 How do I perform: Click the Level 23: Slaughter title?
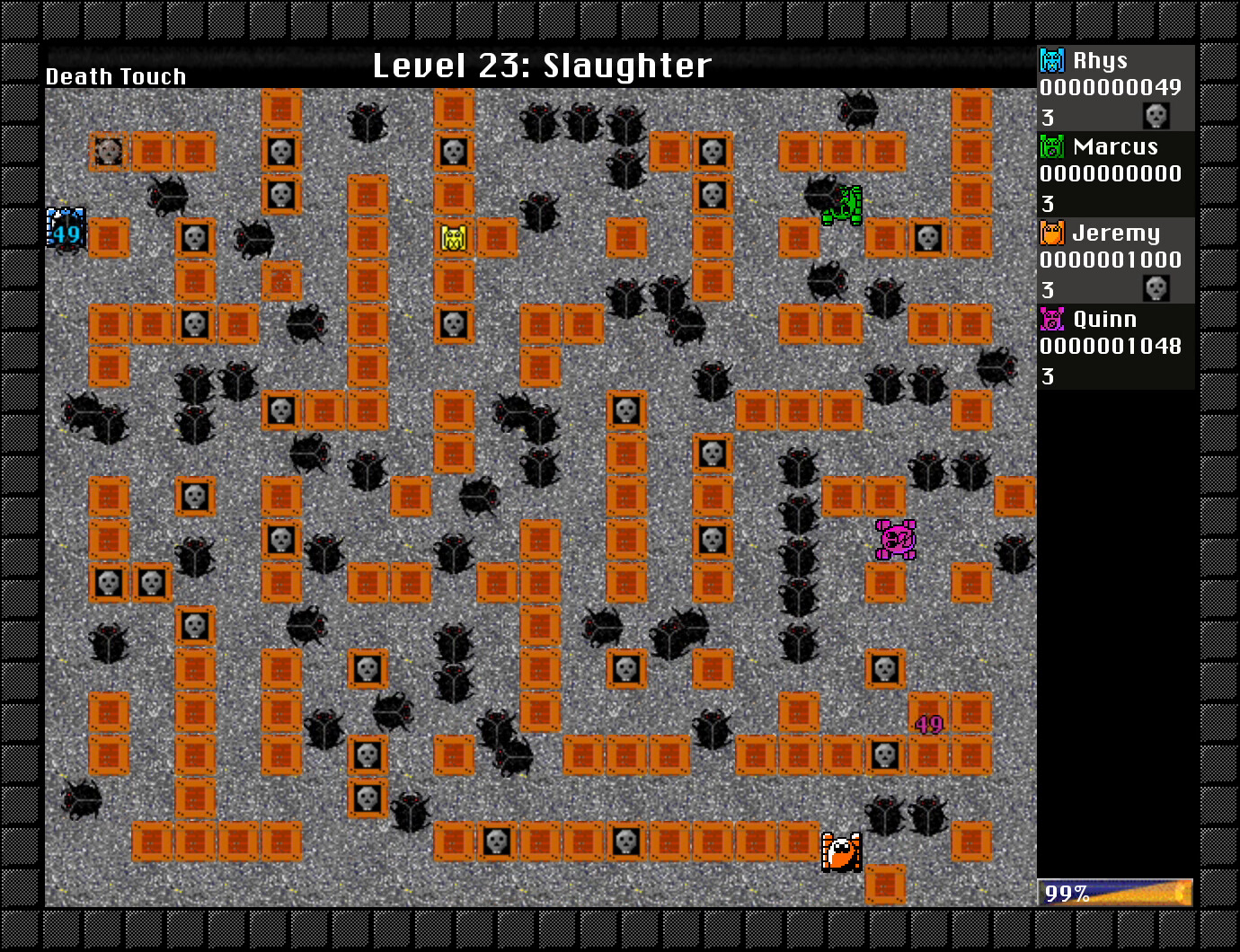click(x=541, y=65)
